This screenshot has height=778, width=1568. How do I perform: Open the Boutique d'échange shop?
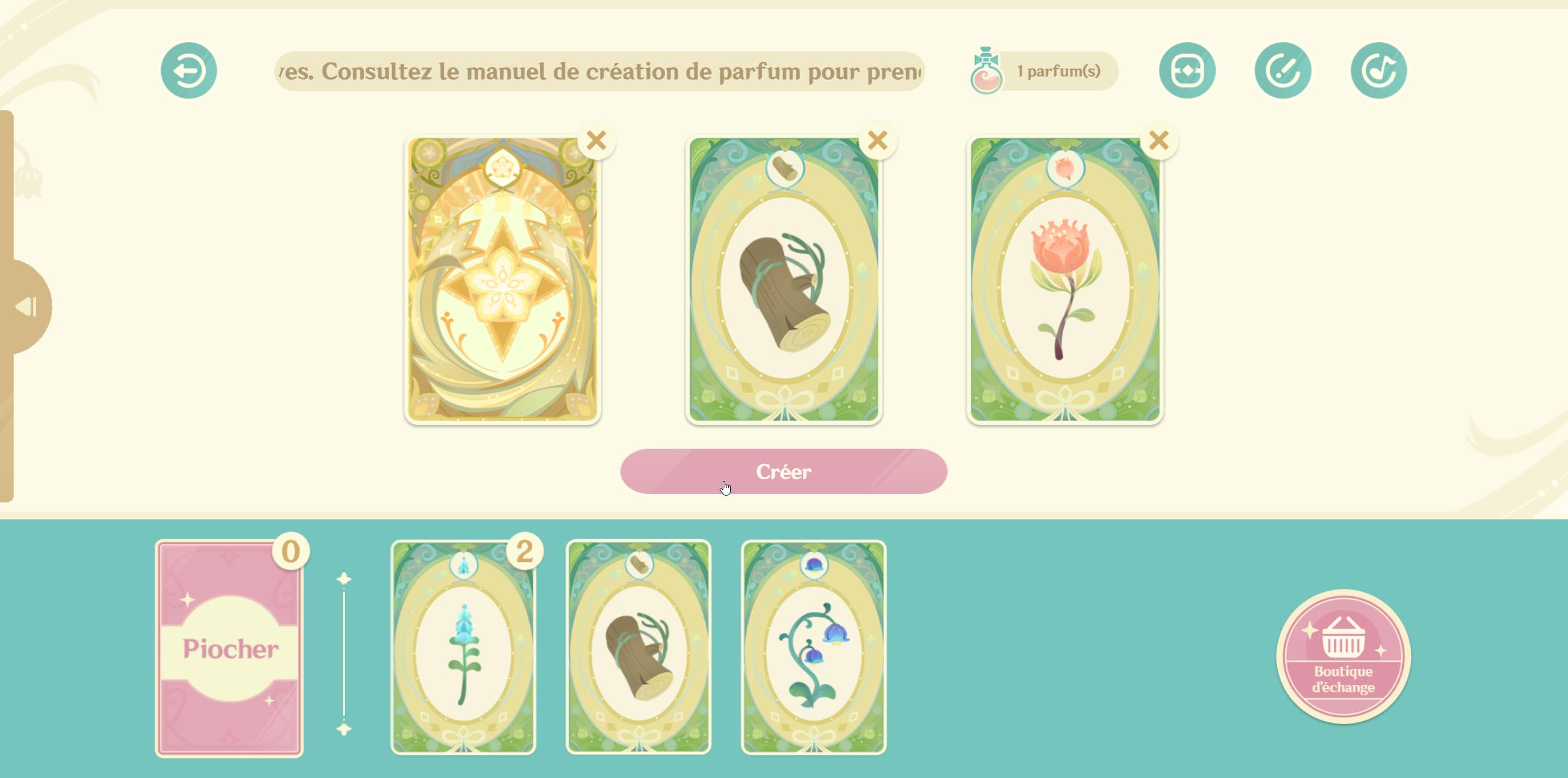tap(1344, 656)
